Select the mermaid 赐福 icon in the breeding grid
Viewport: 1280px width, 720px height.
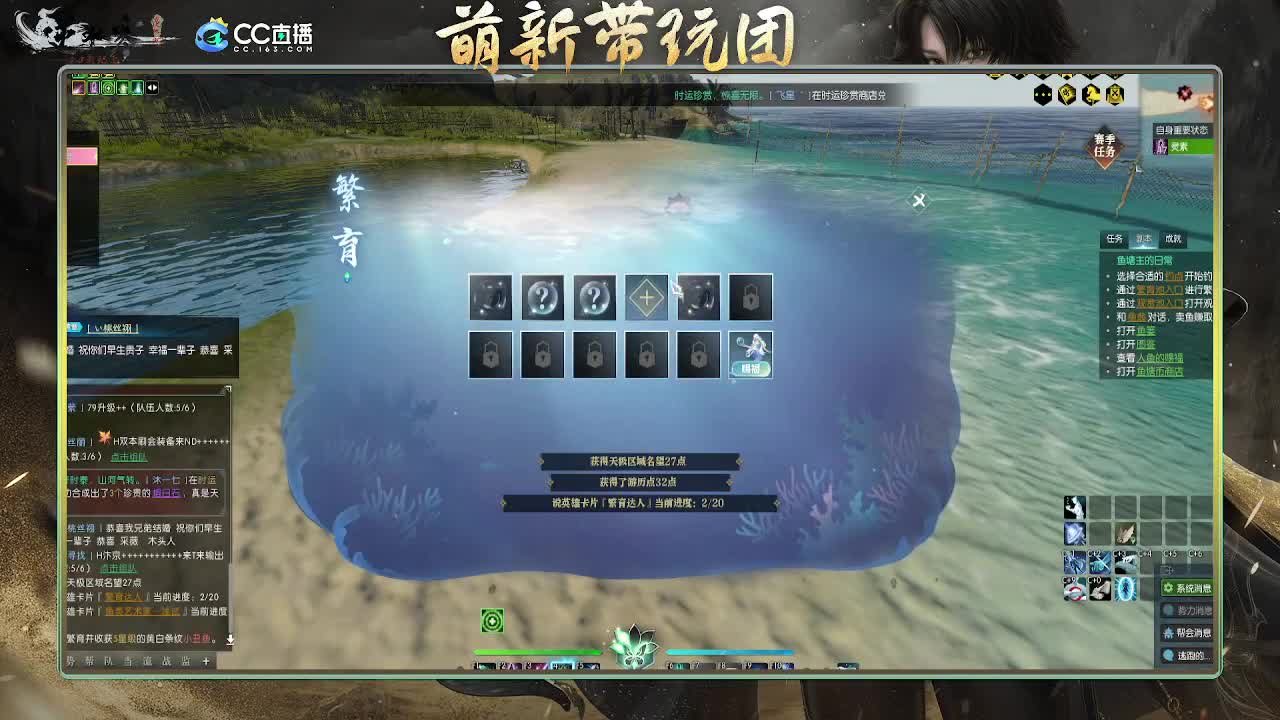pyautogui.click(x=751, y=355)
